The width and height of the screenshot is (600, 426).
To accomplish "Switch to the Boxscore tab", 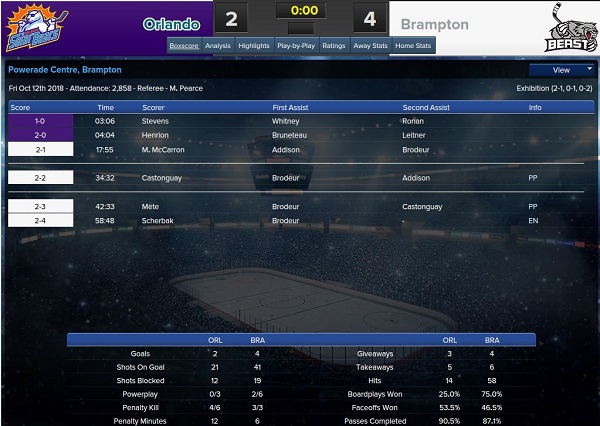I will click(184, 46).
